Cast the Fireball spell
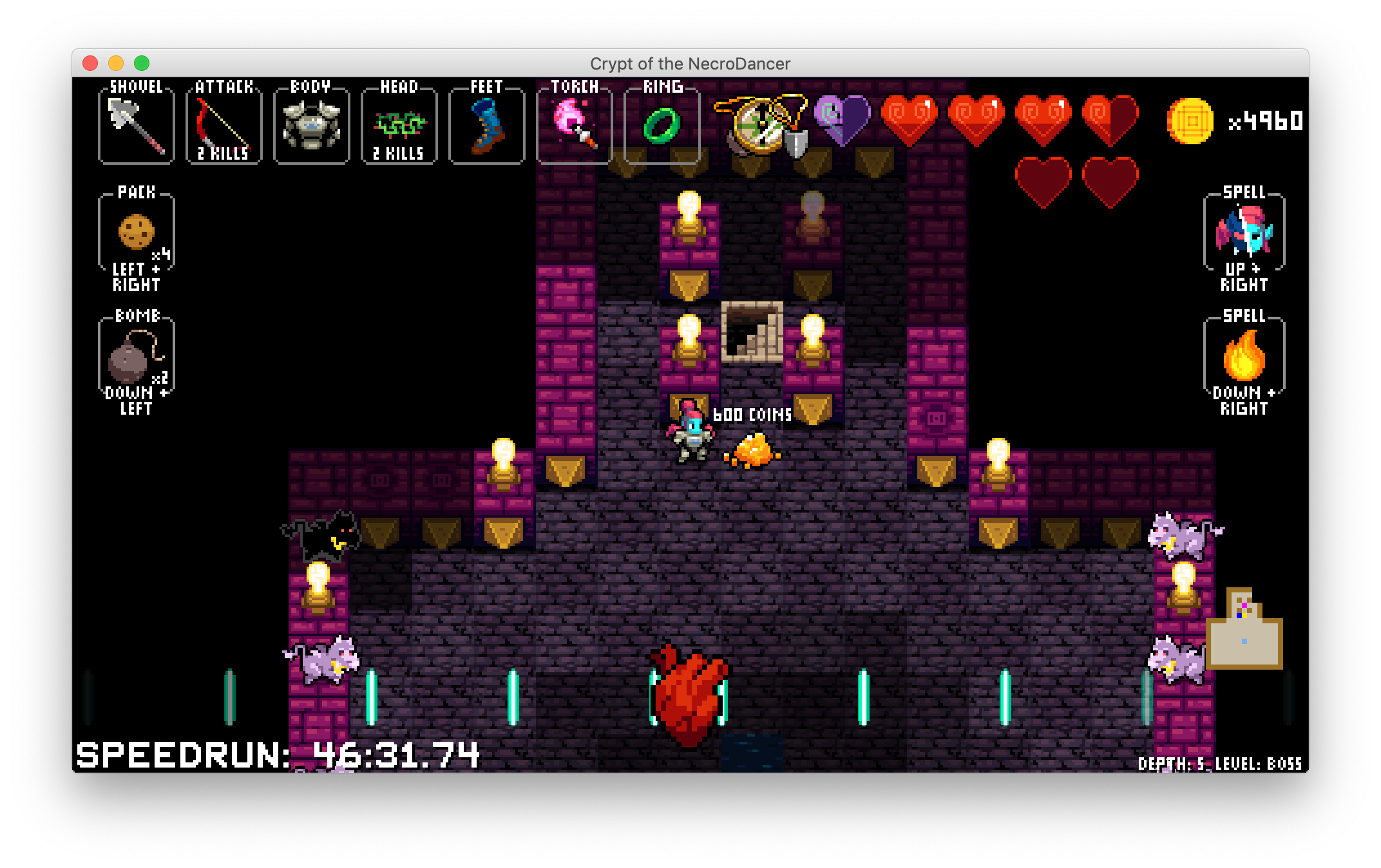Viewport: 1381px width, 868px height. pos(1244,357)
